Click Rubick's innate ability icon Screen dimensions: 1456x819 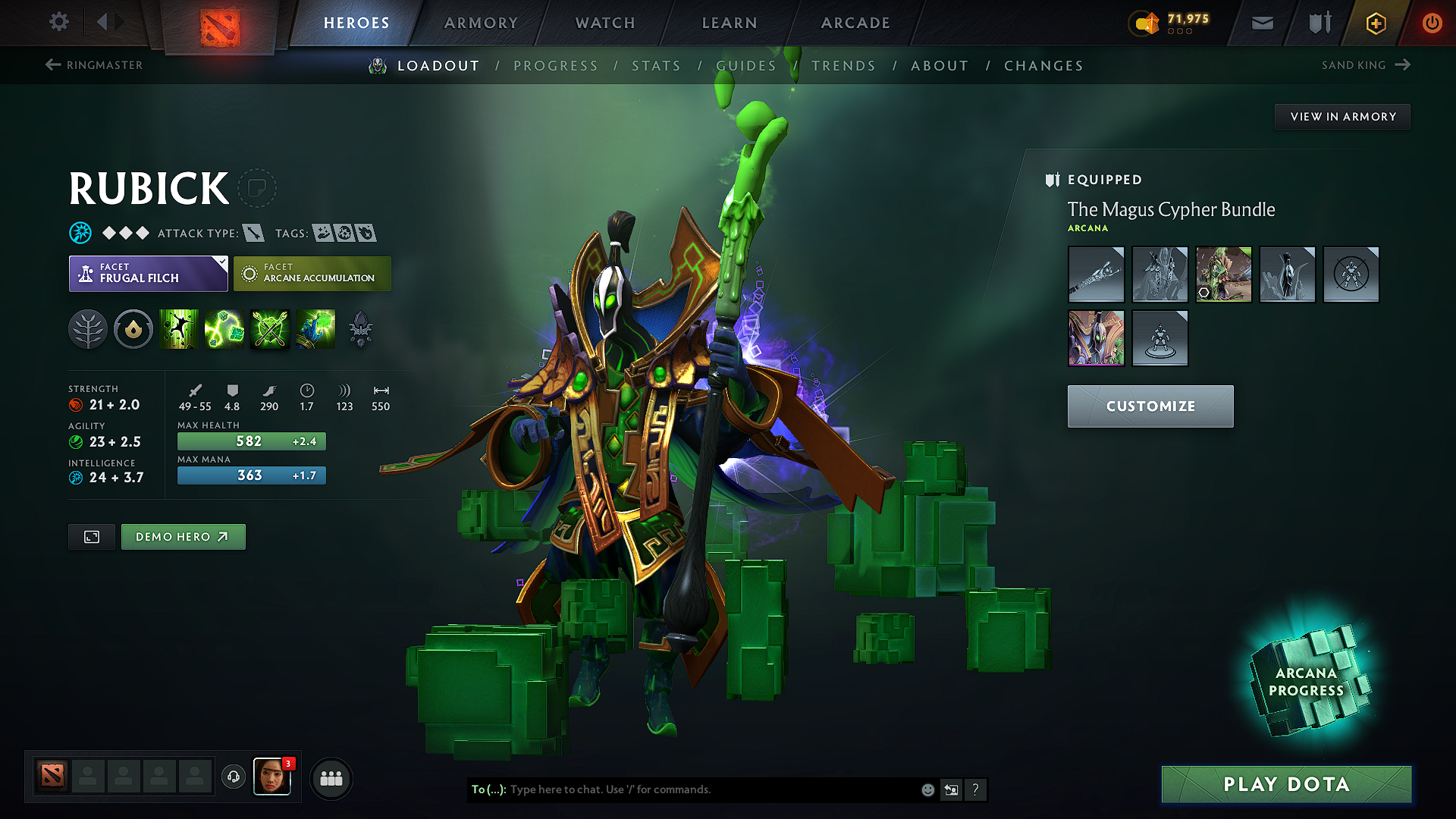click(x=133, y=329)
